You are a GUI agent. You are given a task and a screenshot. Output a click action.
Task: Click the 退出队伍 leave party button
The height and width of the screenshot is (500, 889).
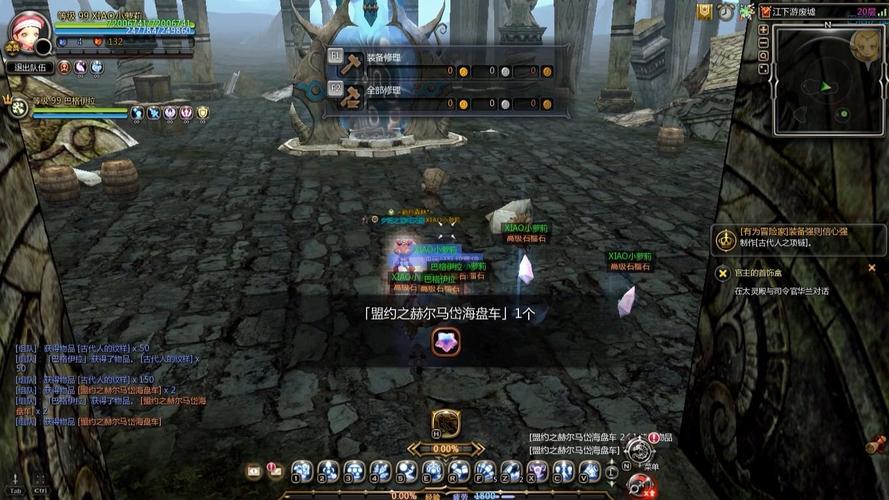[29, 68]
